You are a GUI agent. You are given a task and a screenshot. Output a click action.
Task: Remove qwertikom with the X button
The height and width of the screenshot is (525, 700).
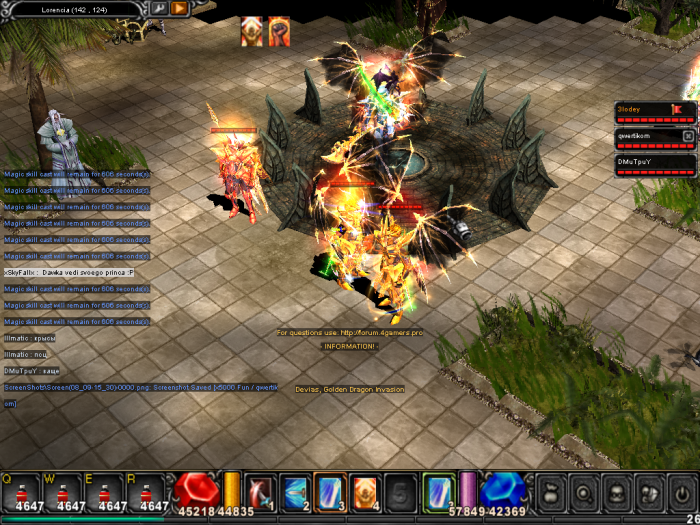tap(688, 135)
